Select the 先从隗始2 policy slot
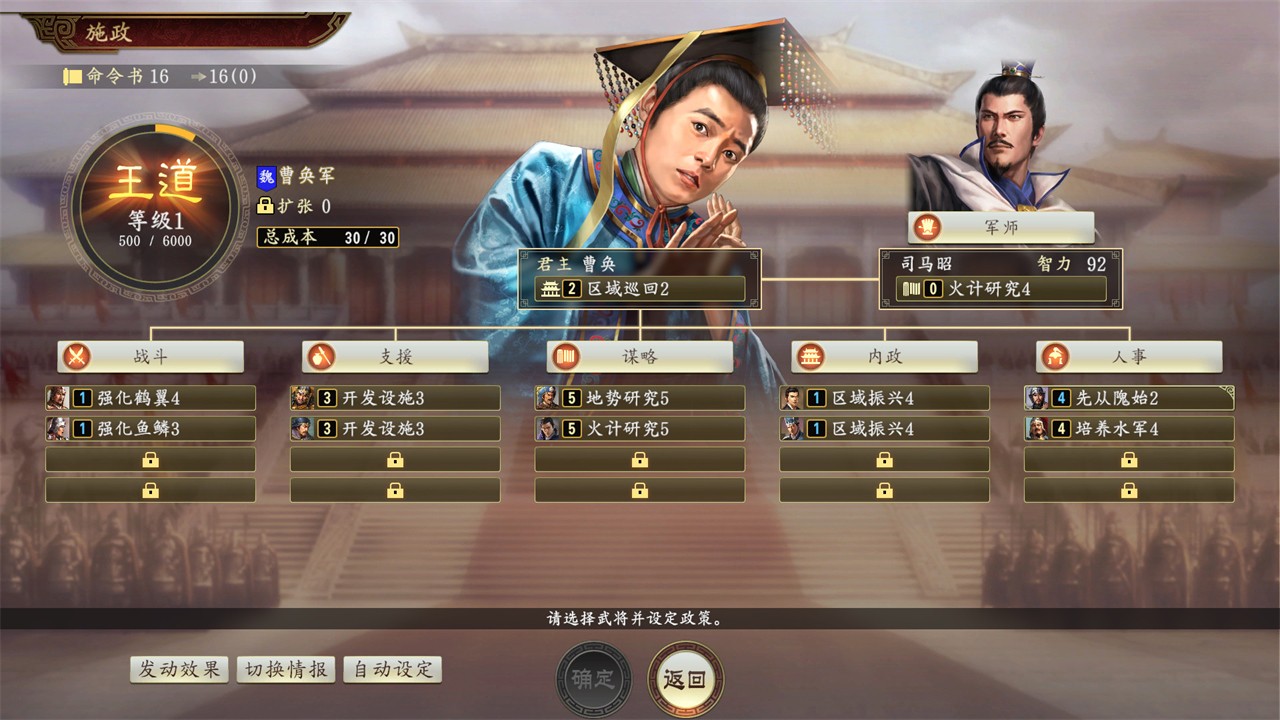 [1129, 398]
